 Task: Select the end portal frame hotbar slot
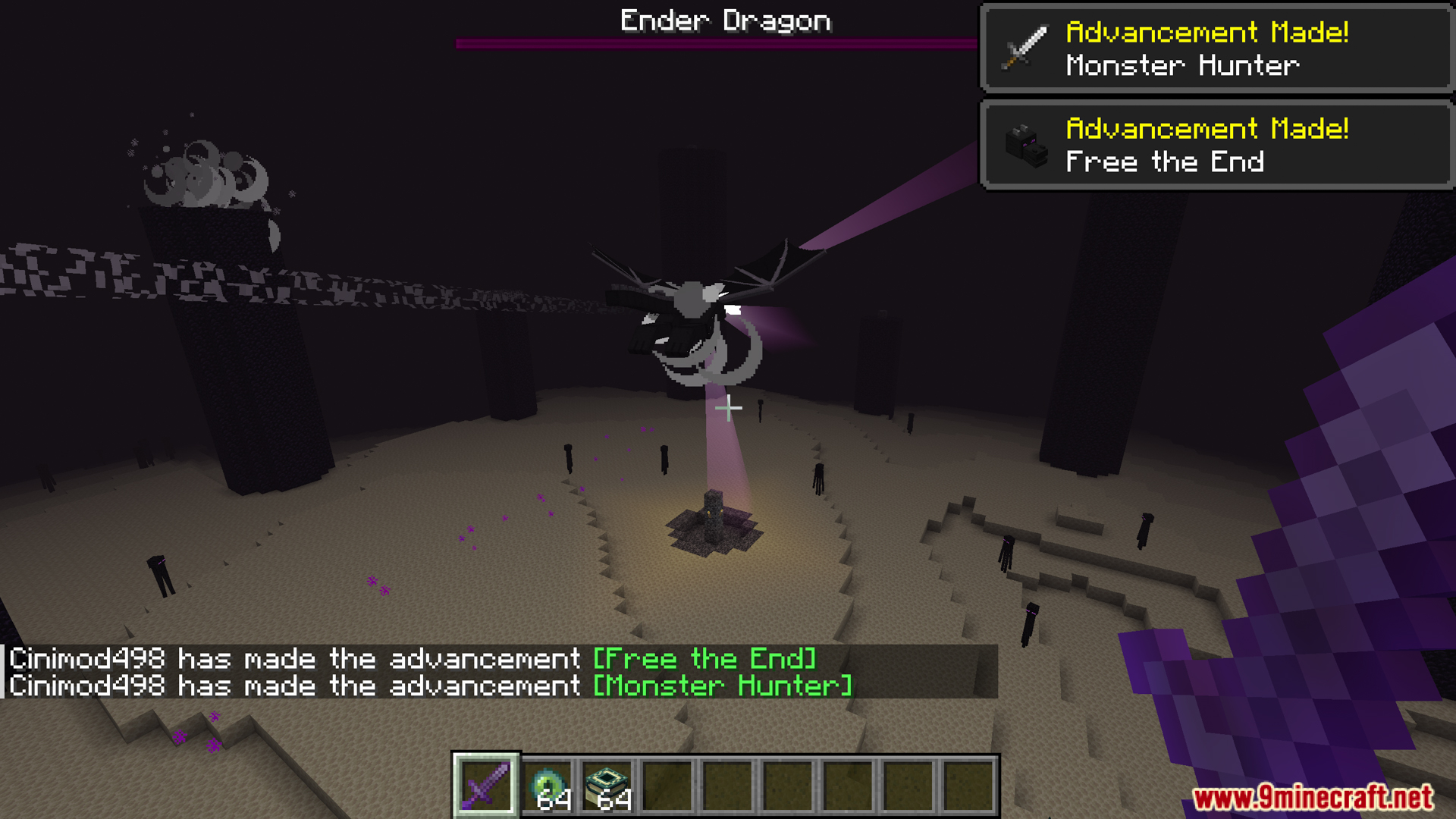pyautogui.click(x=608, y=786)
